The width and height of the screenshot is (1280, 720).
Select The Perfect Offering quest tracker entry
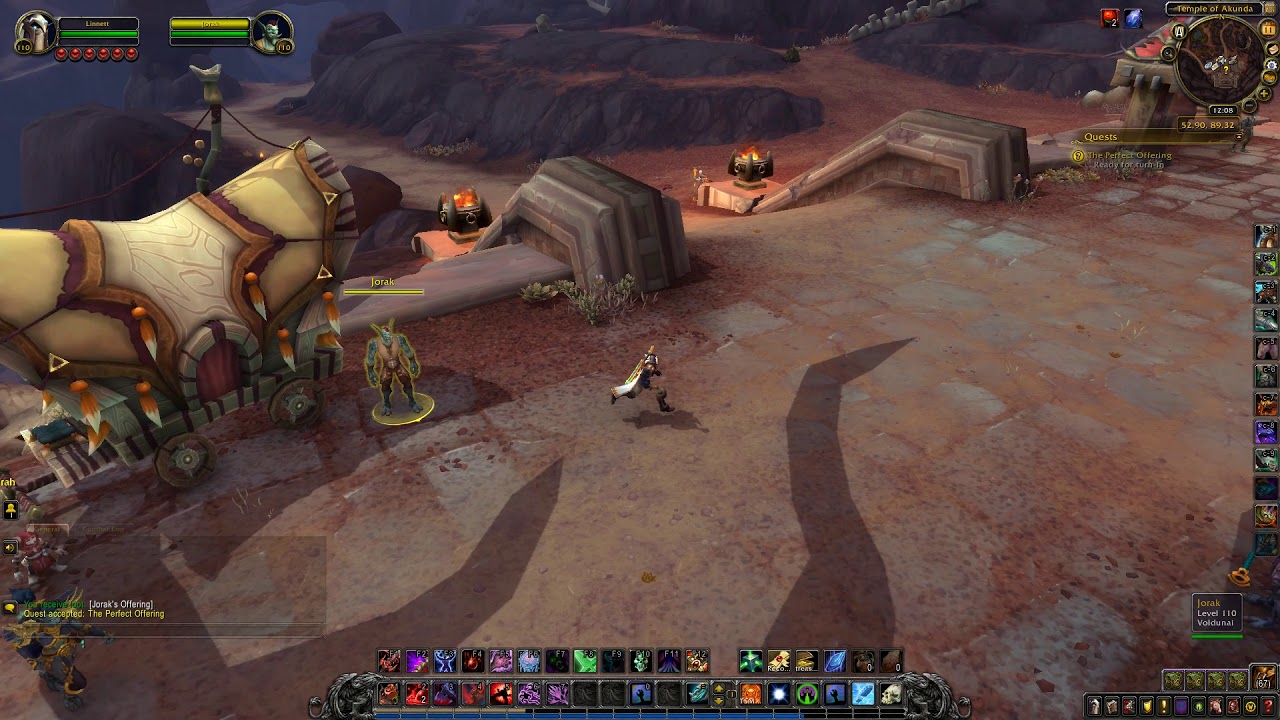tap(1129, 155)
